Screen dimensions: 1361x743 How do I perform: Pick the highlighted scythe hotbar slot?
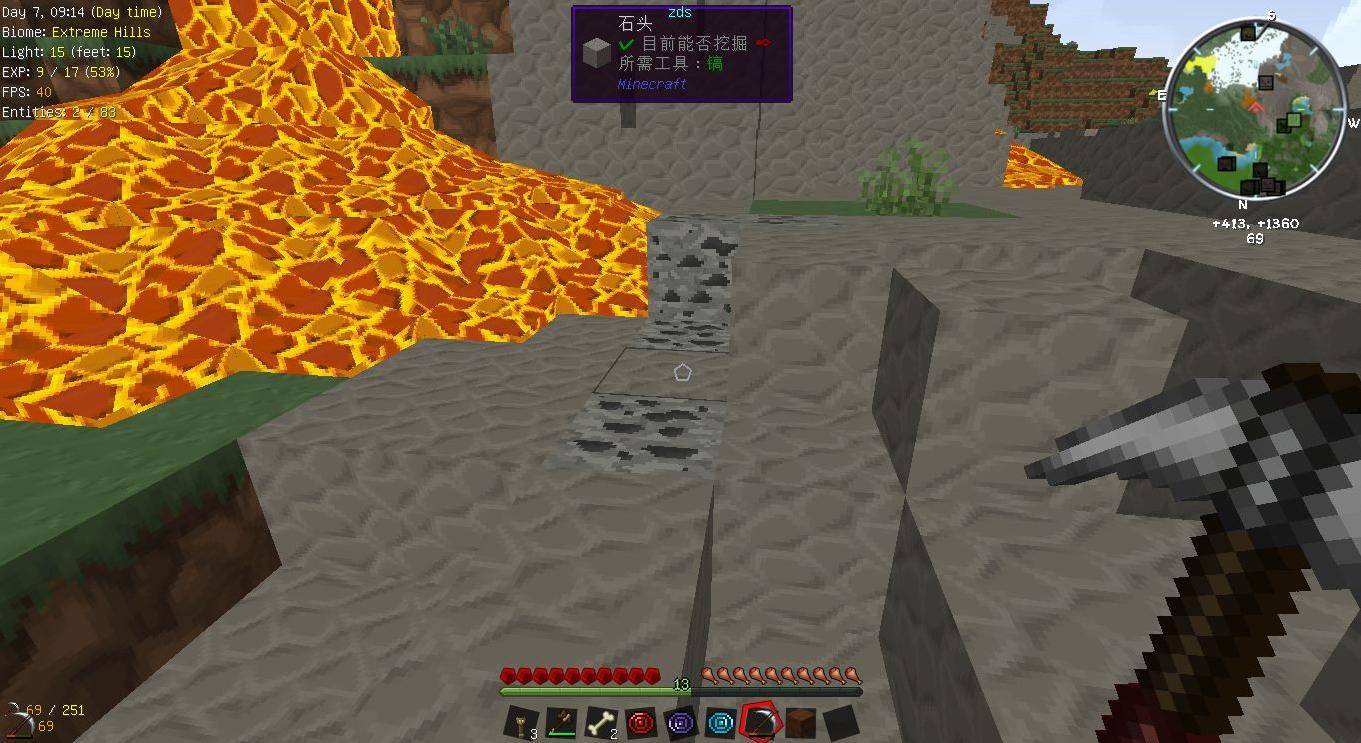click(x=760, y=722)
